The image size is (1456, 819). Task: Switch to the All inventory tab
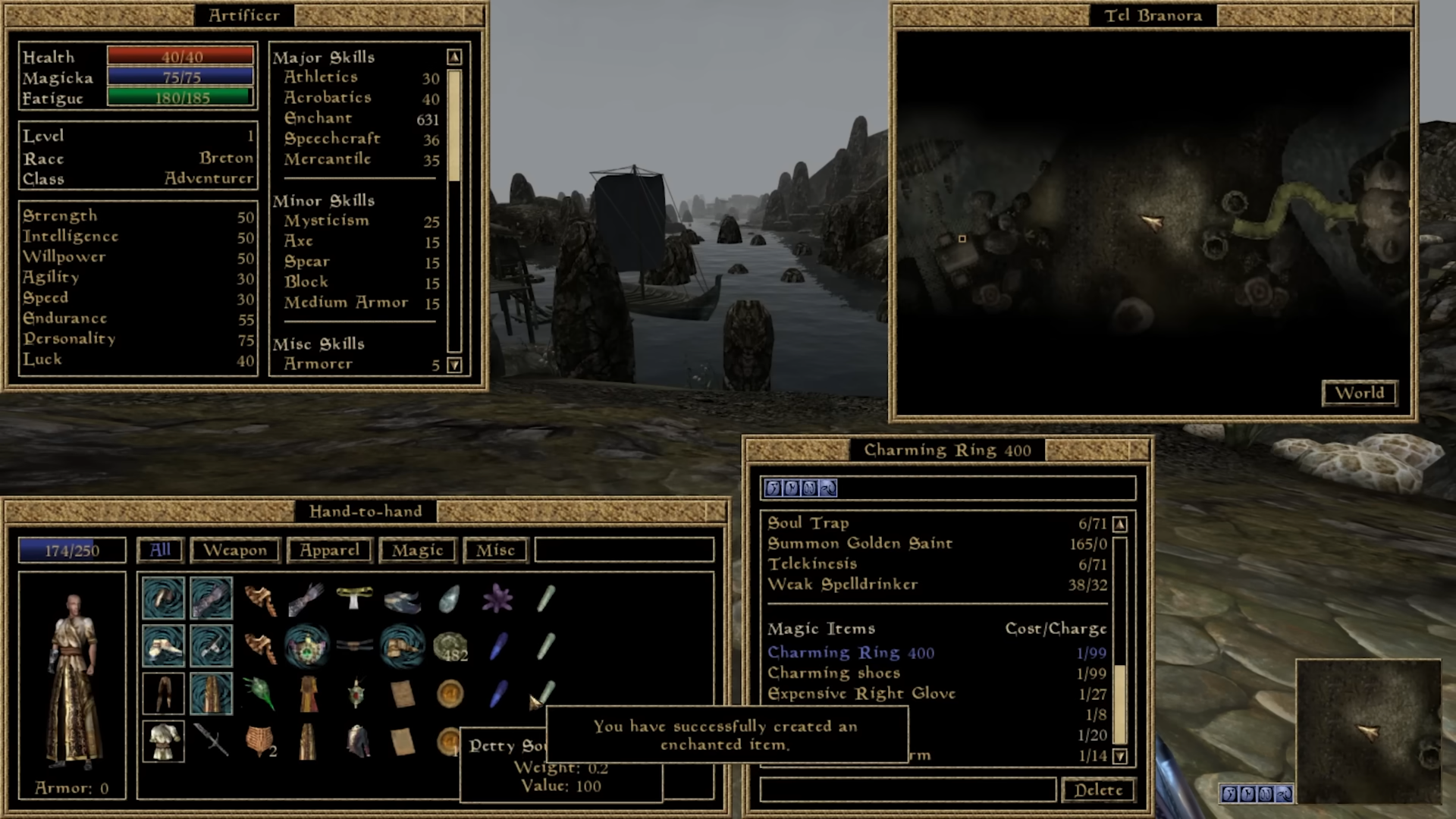coord(159,550)
